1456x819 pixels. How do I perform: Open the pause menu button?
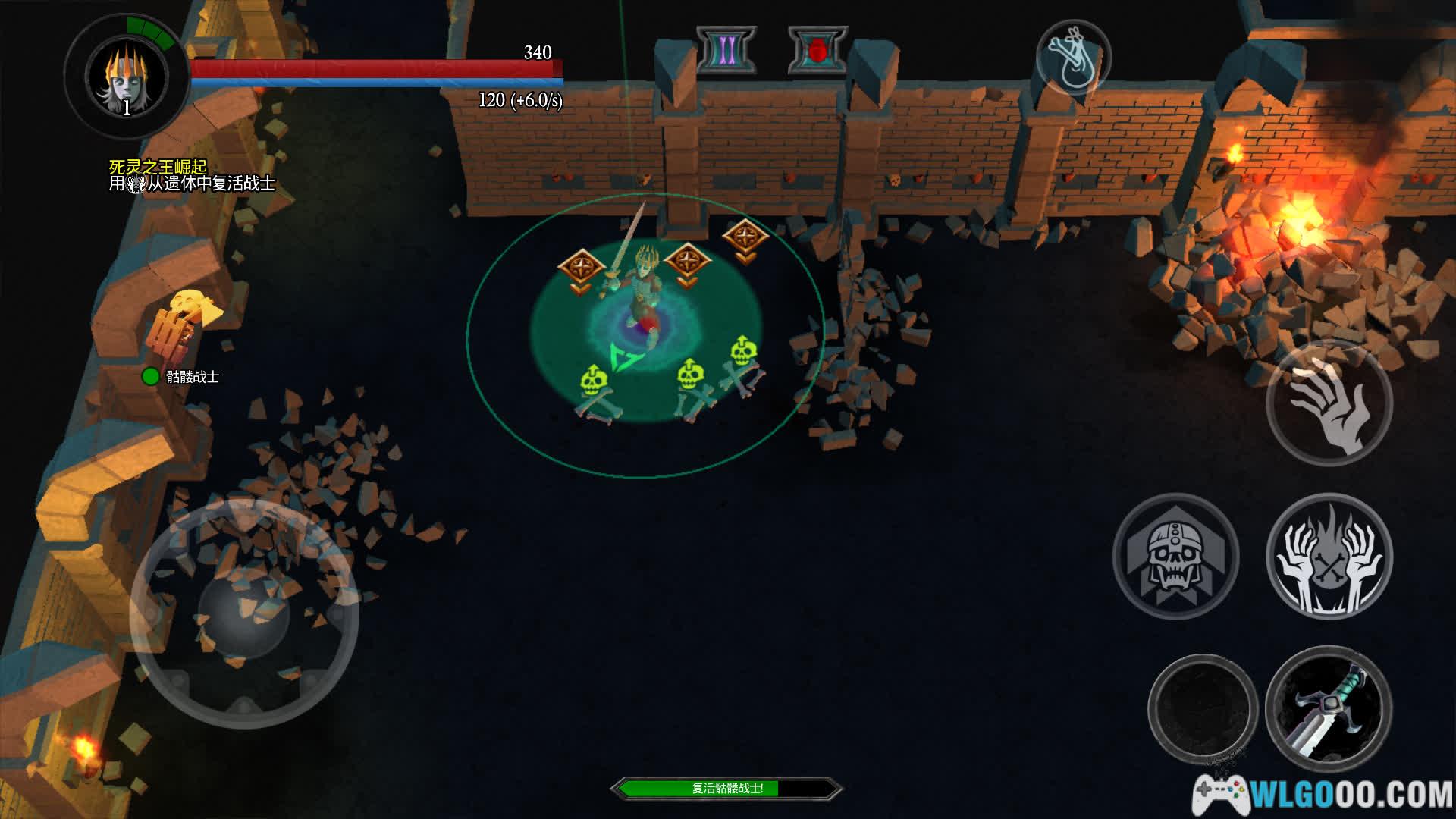[726, 51]
